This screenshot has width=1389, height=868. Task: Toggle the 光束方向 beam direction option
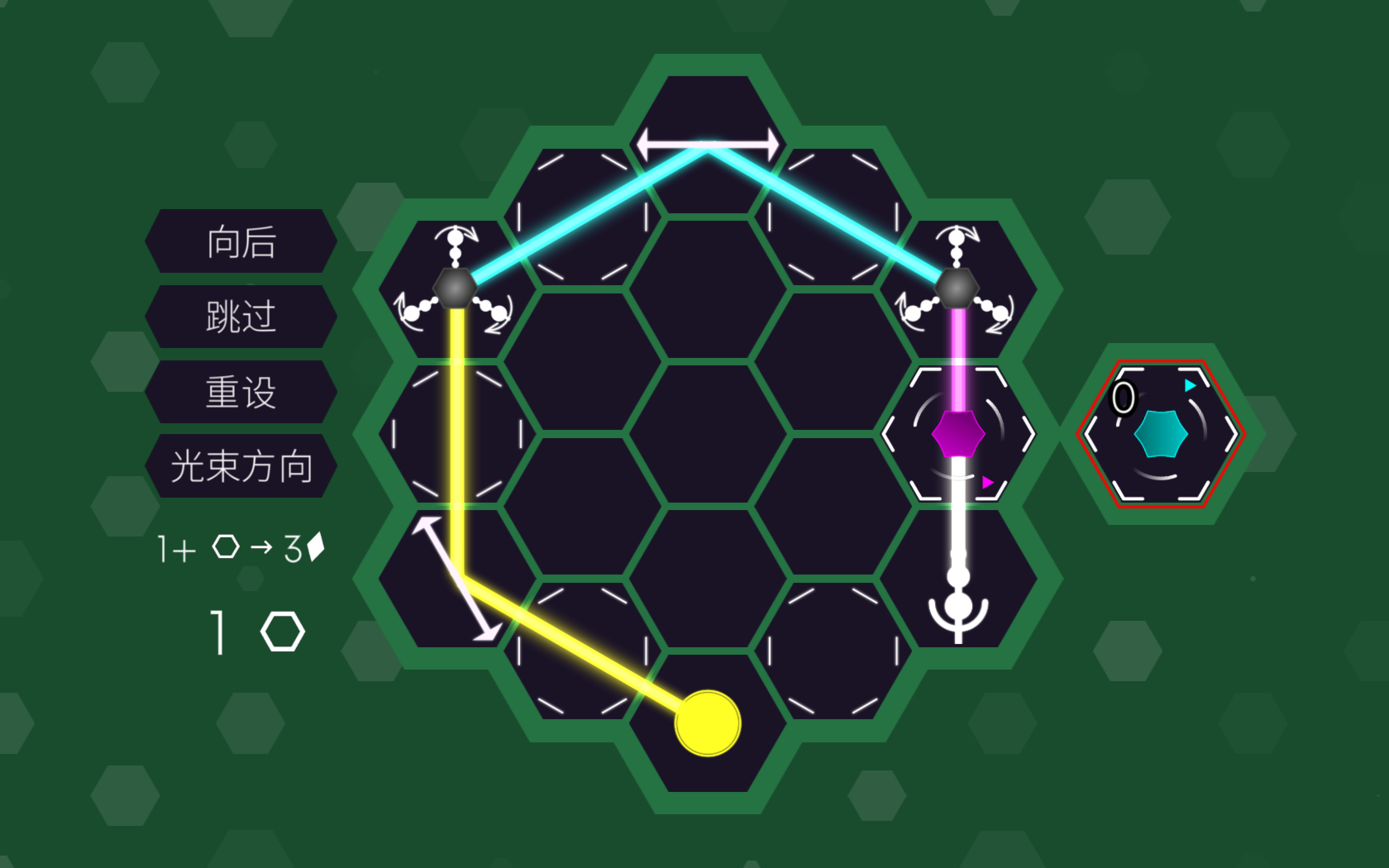(x=241, y=466)
